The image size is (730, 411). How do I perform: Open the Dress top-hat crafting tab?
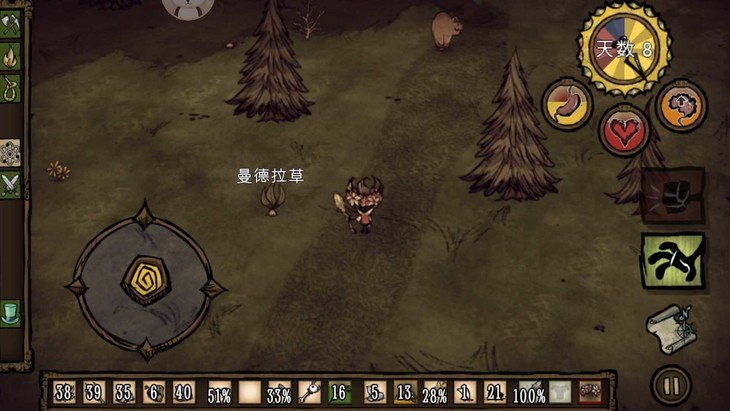tap(10, 311)
